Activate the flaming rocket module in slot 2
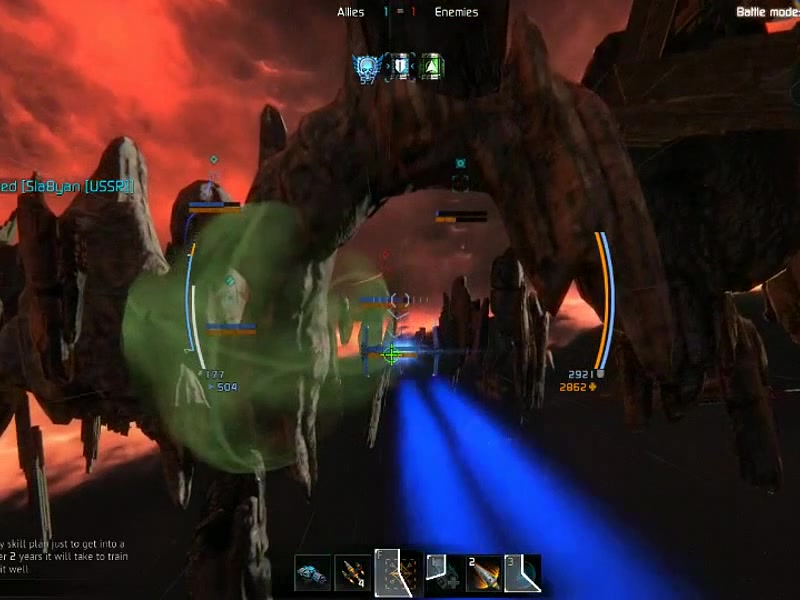Image resolution: width=800 pixels, height=600 pixels. [484, 574]
